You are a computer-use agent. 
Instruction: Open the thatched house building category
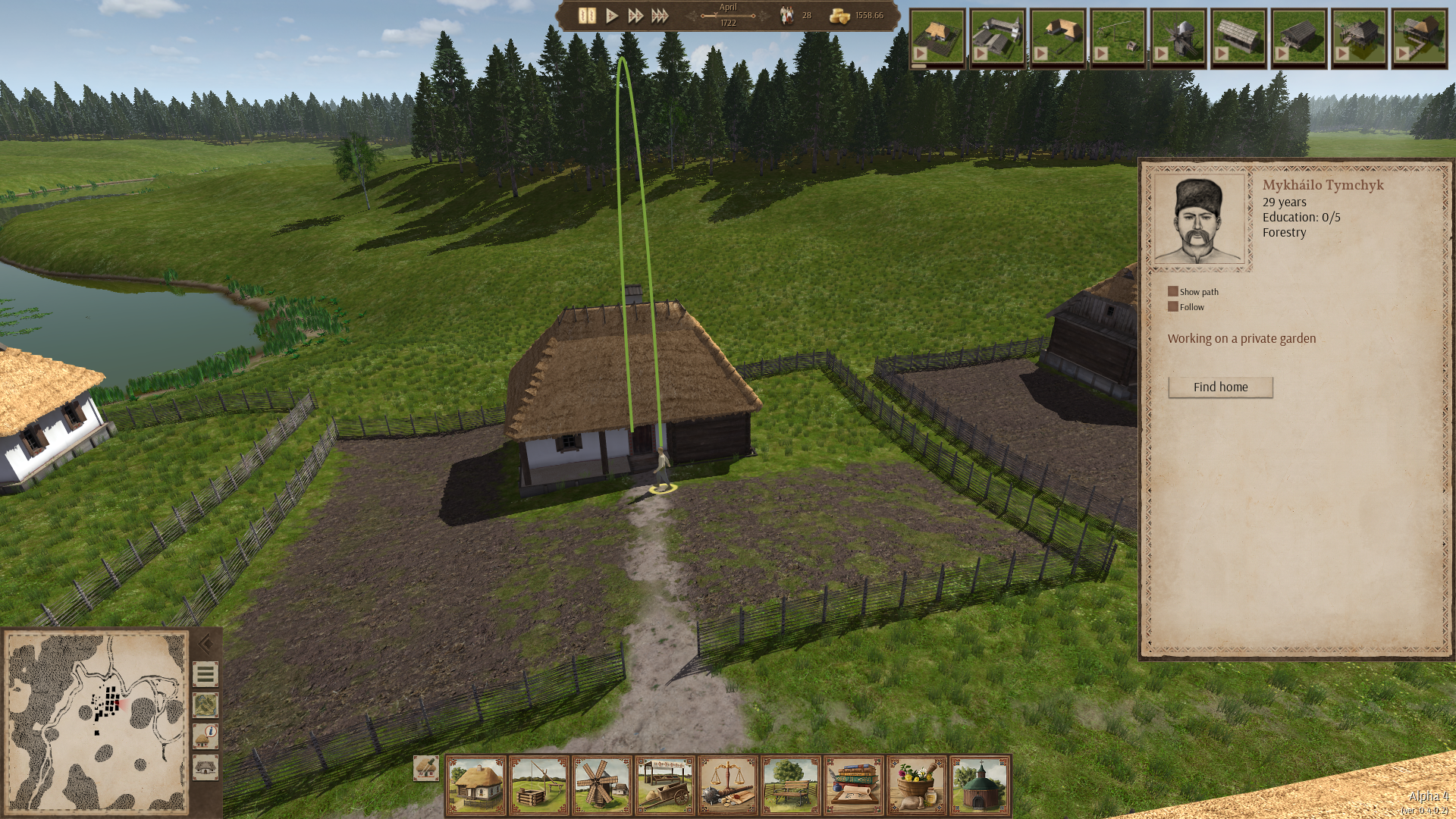[x=476, y=785]
